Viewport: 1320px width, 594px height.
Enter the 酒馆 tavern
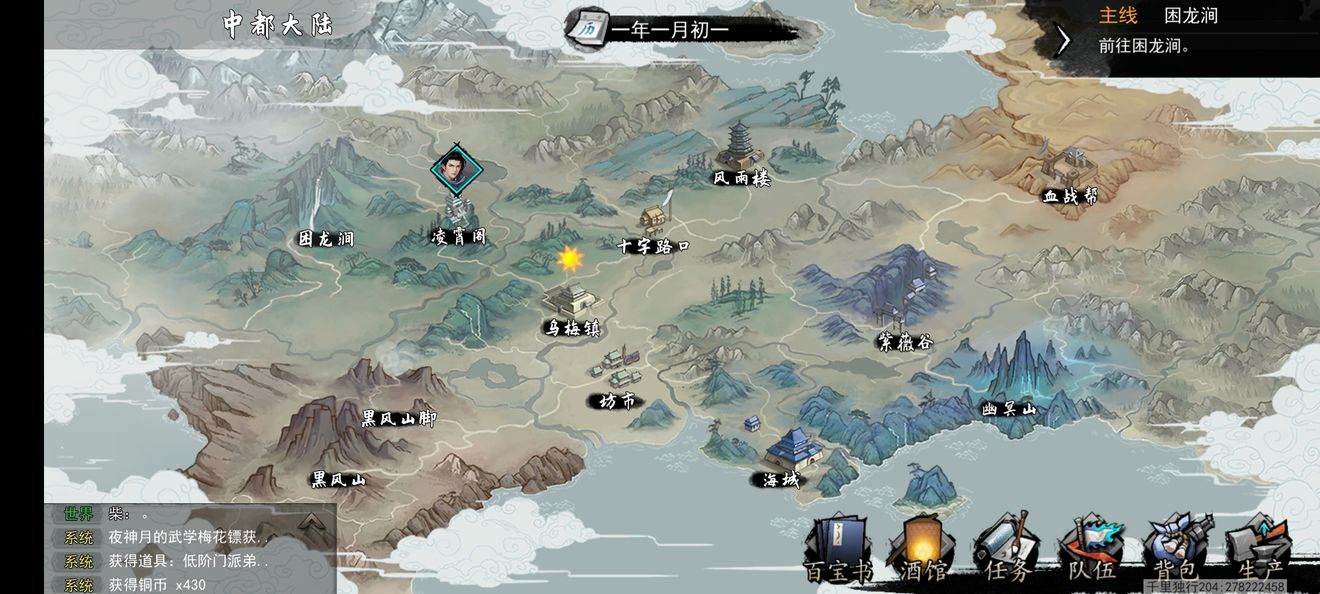(923, 548)
